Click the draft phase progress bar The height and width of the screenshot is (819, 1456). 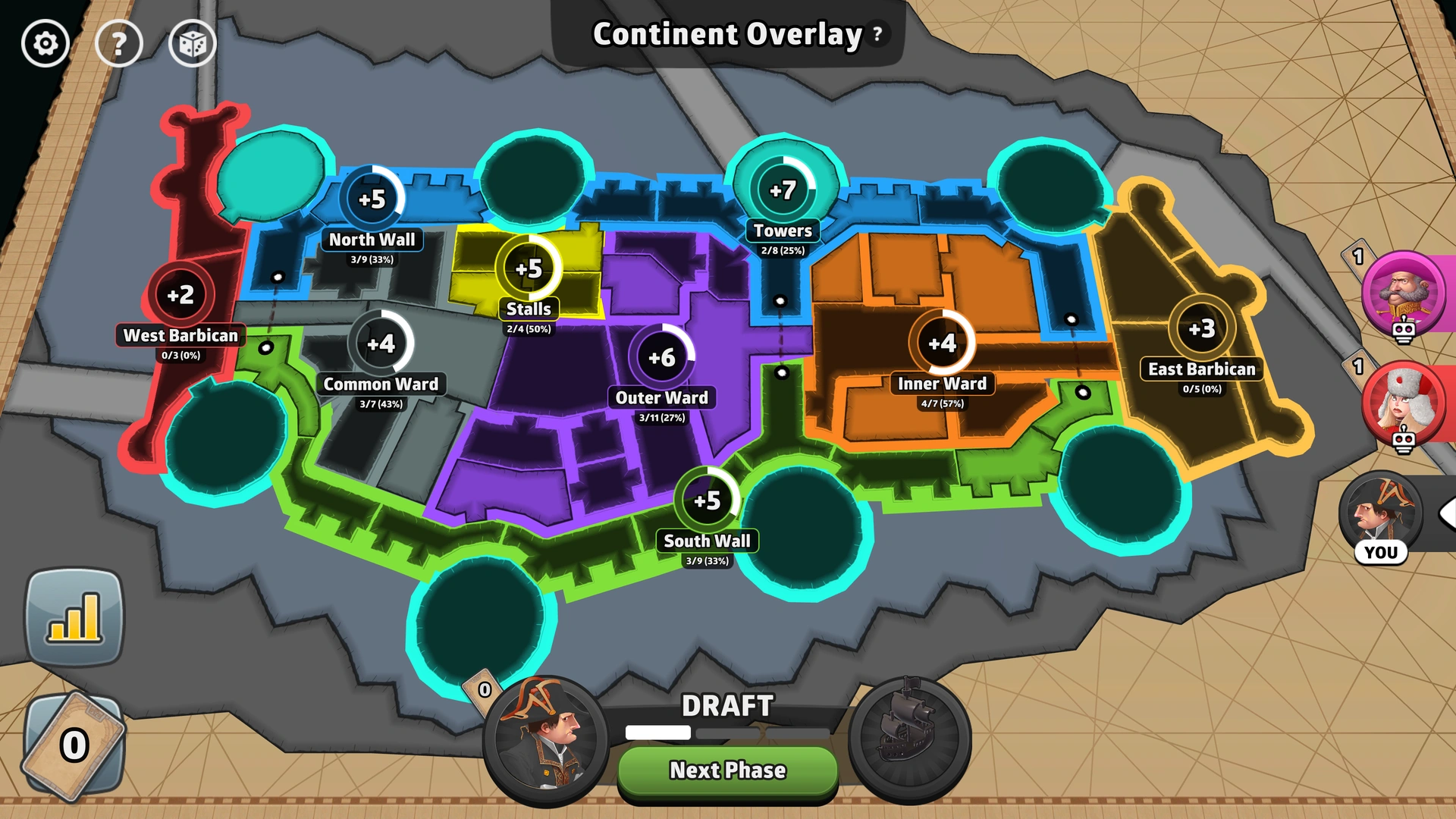726,733
